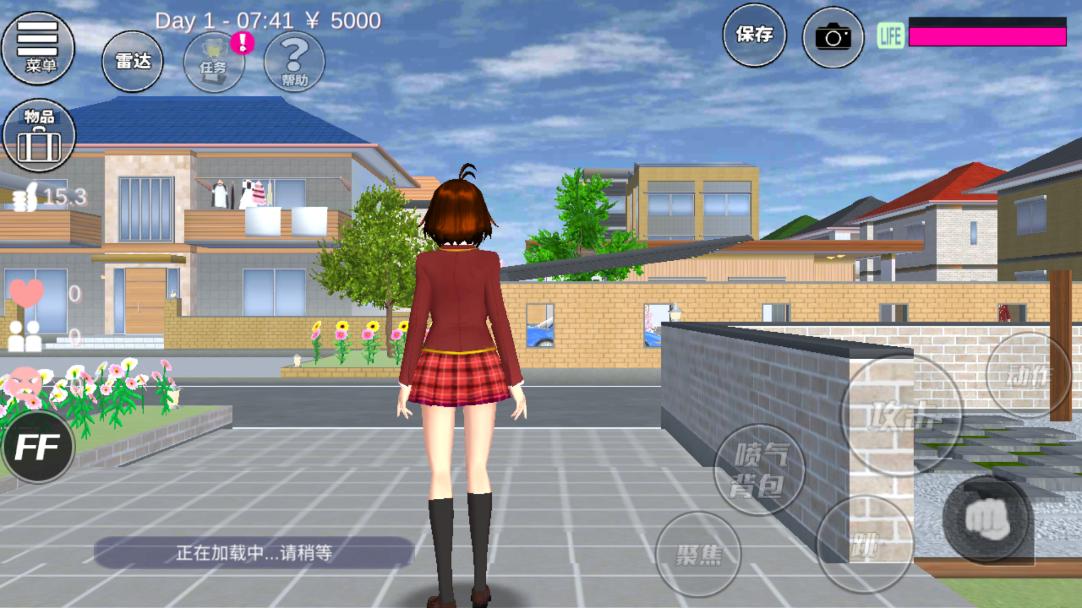Activate the FF fast-forward button

coord(38,446)
